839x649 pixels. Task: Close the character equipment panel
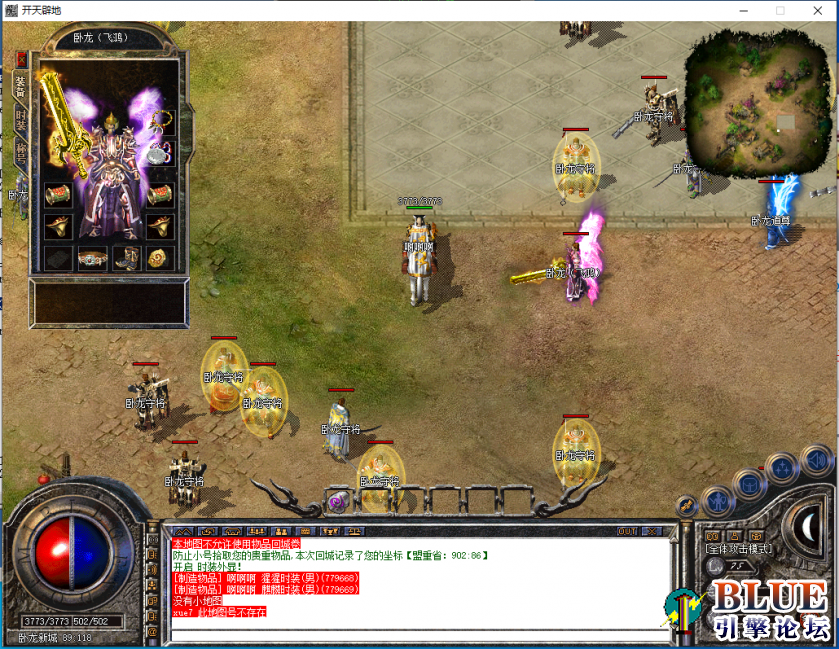pyautogui.click(x=21, y=59)
